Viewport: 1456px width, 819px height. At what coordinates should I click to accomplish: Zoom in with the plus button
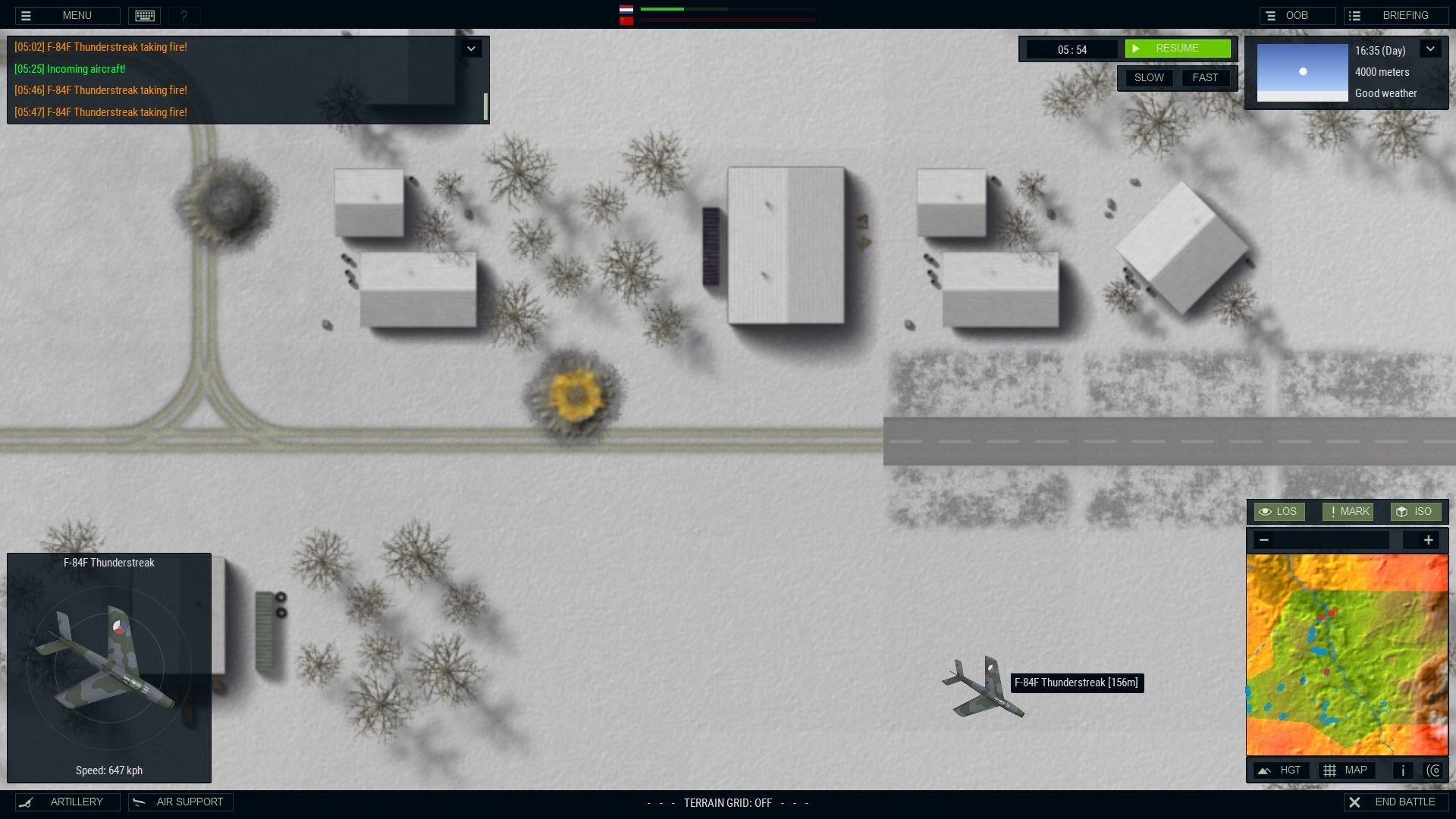pos(1428,540)
